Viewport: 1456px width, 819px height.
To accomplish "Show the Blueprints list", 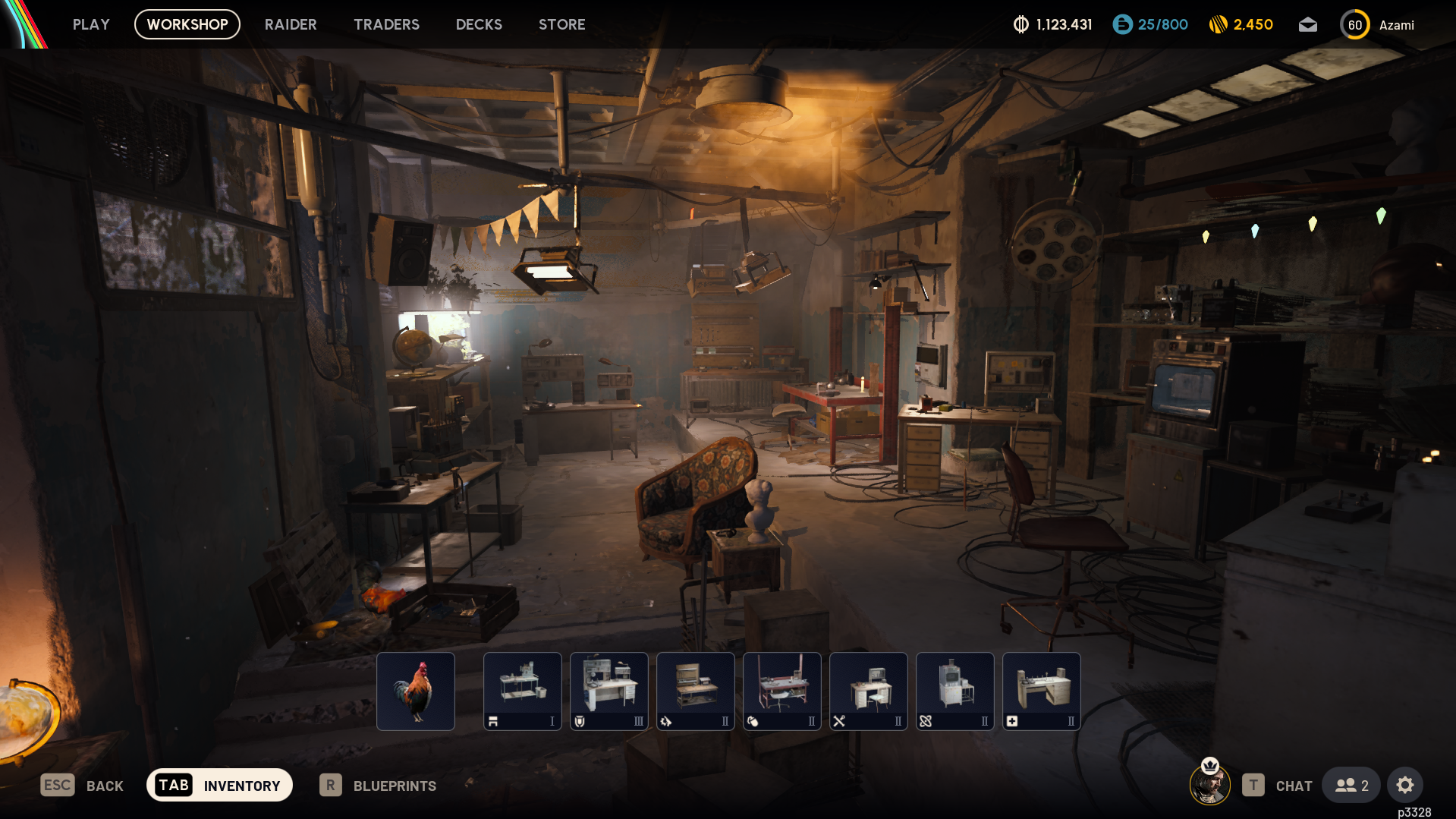I will click(378, 786).
